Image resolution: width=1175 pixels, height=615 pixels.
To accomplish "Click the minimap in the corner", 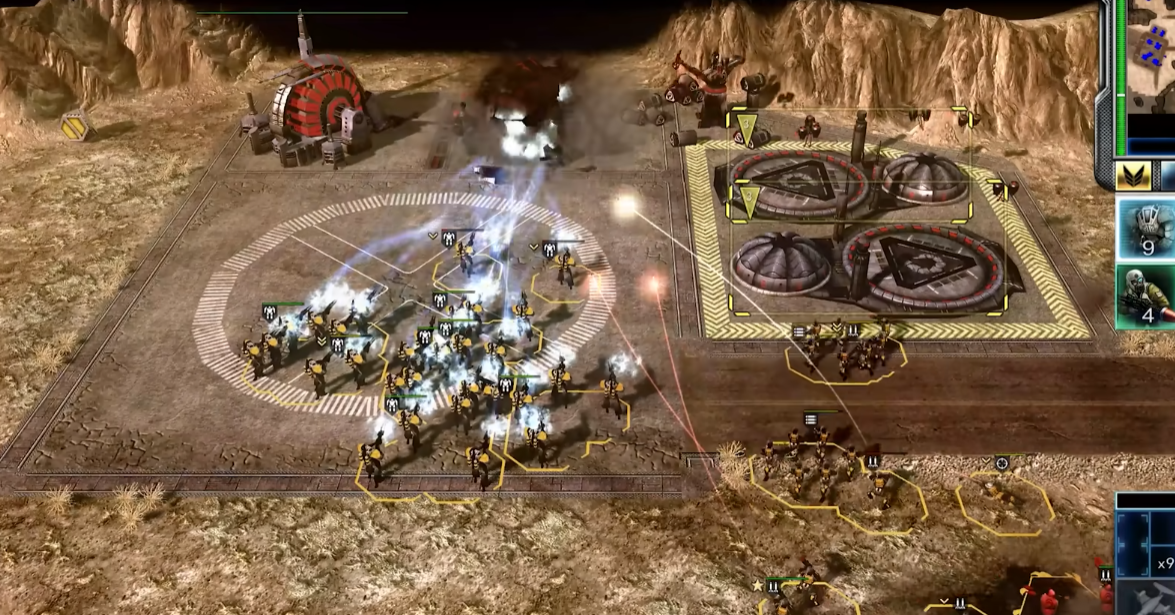I will point(1152,57).
